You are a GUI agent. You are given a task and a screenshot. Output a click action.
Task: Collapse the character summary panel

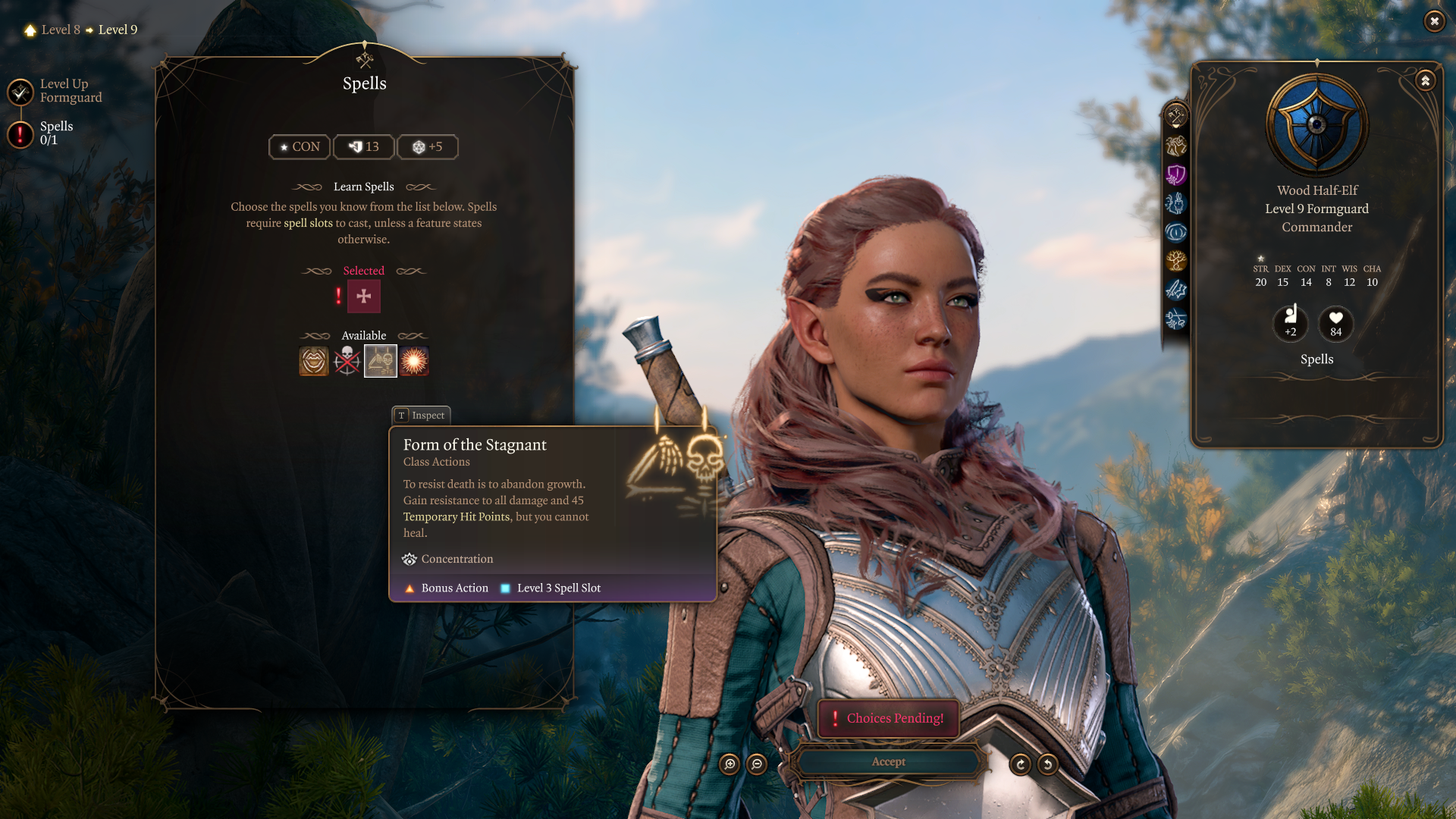[1426, 80]
